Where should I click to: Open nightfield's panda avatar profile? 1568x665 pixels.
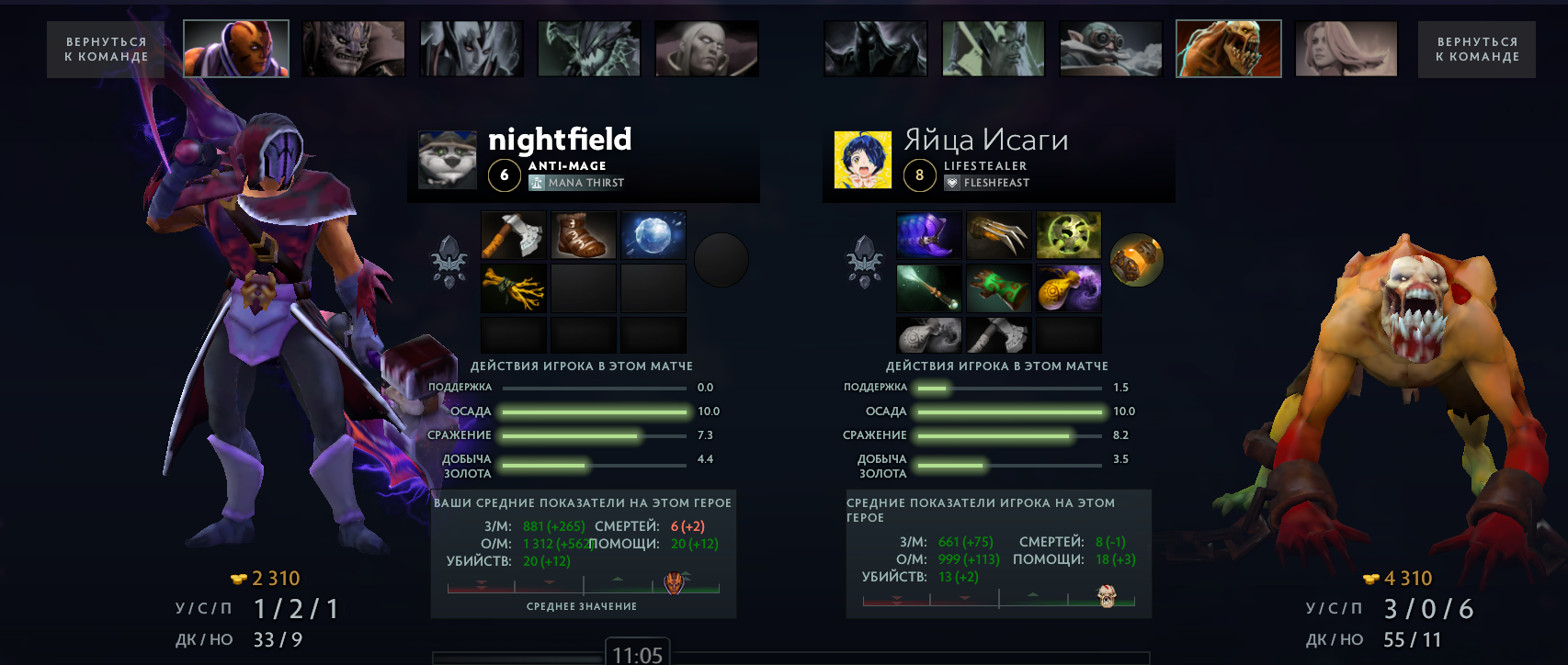(x=448, y=160)
